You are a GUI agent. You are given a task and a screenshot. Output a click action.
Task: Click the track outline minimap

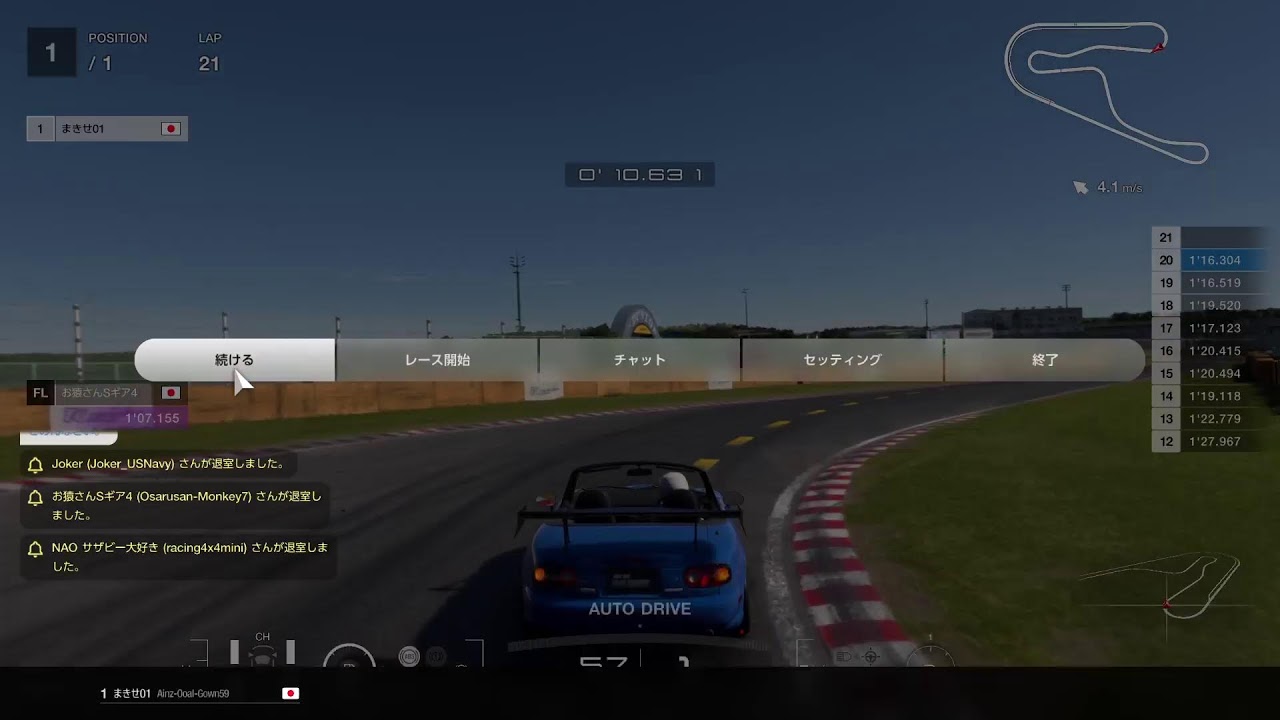[1106, 92]
